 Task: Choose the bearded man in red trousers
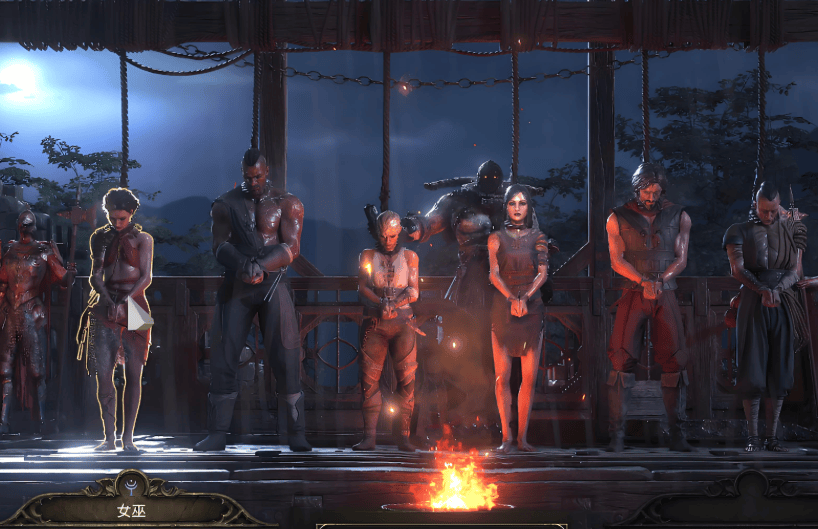pos(646,290)
